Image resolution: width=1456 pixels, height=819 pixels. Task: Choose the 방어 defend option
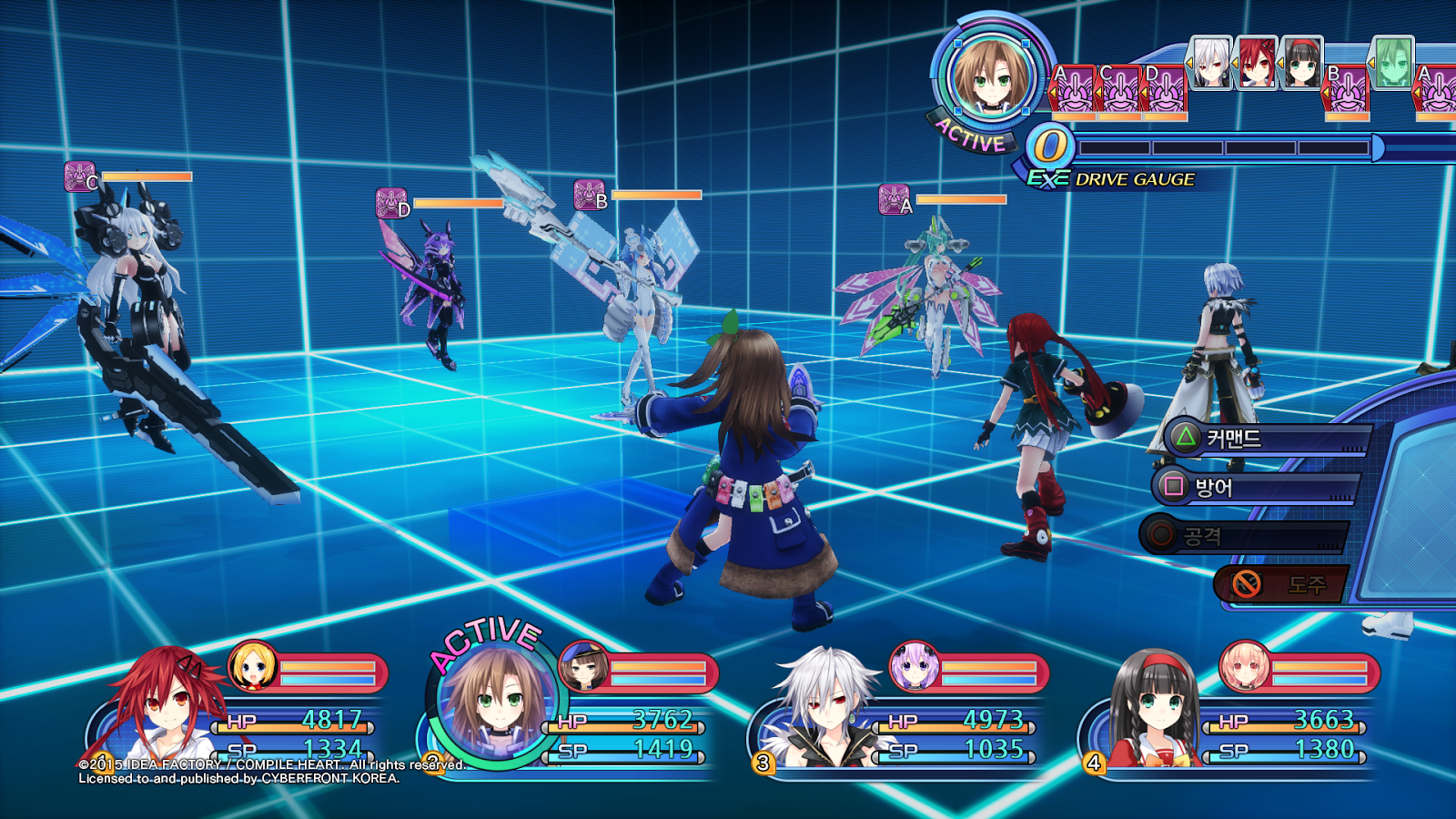[1256, 487]
